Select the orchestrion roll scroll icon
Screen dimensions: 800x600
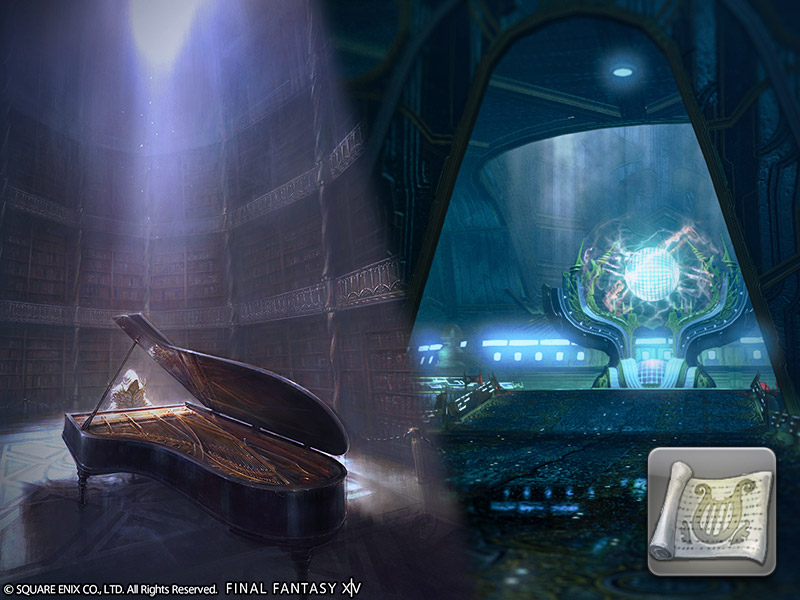[711, 511]
